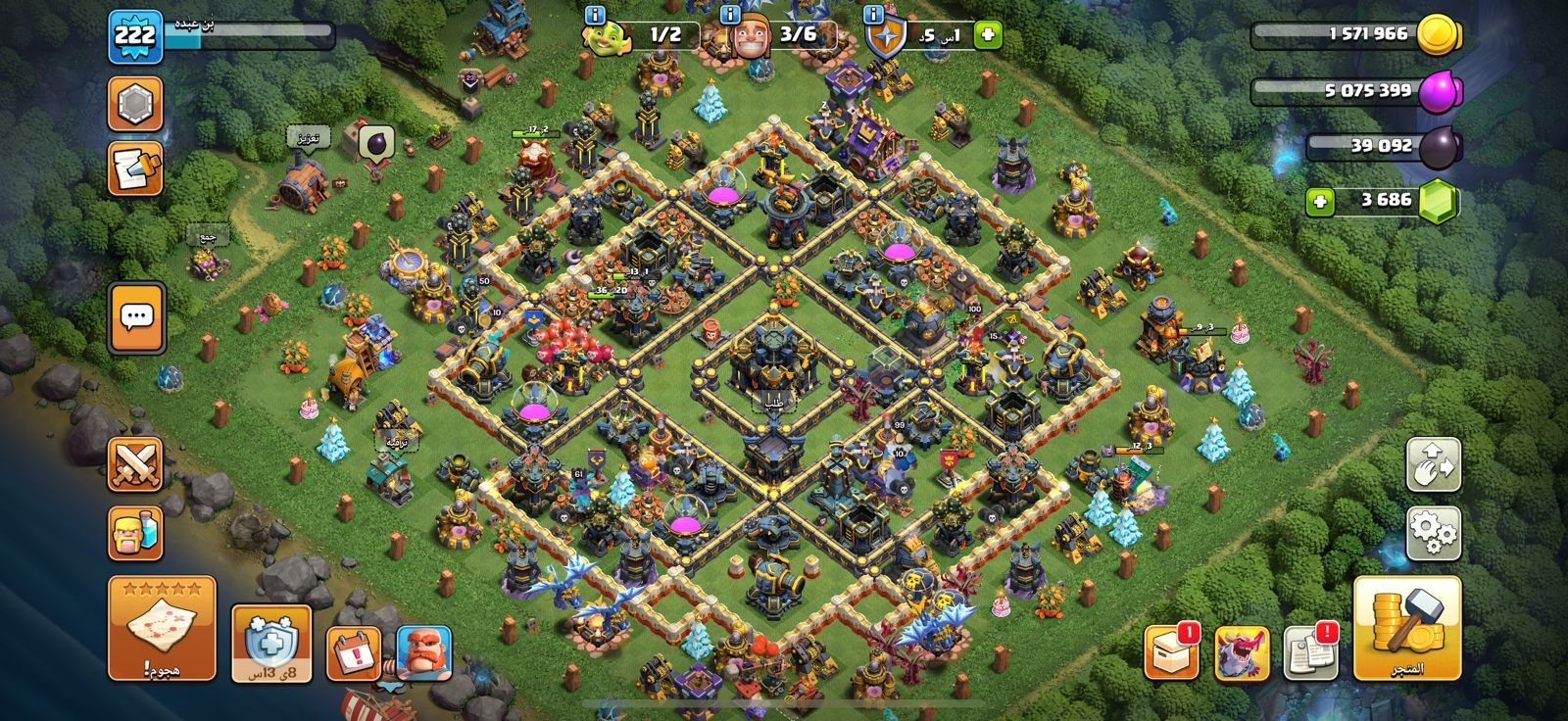
Task: Open the army barbarian and potion button
Action: (x=135, y=534)
